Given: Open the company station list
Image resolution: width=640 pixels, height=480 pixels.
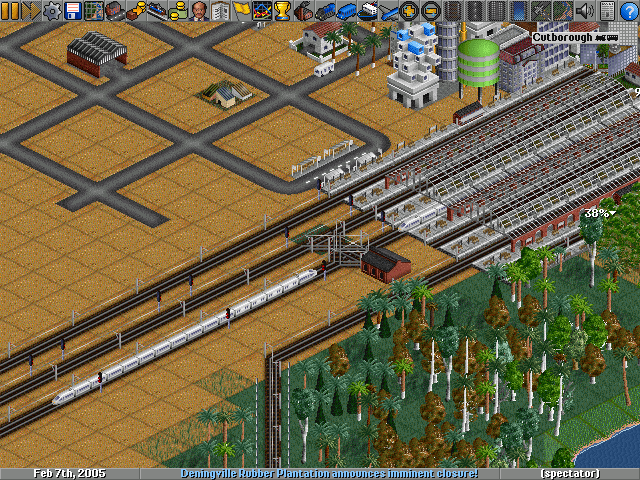Looking at the screenshot, I should click(157, 11).
